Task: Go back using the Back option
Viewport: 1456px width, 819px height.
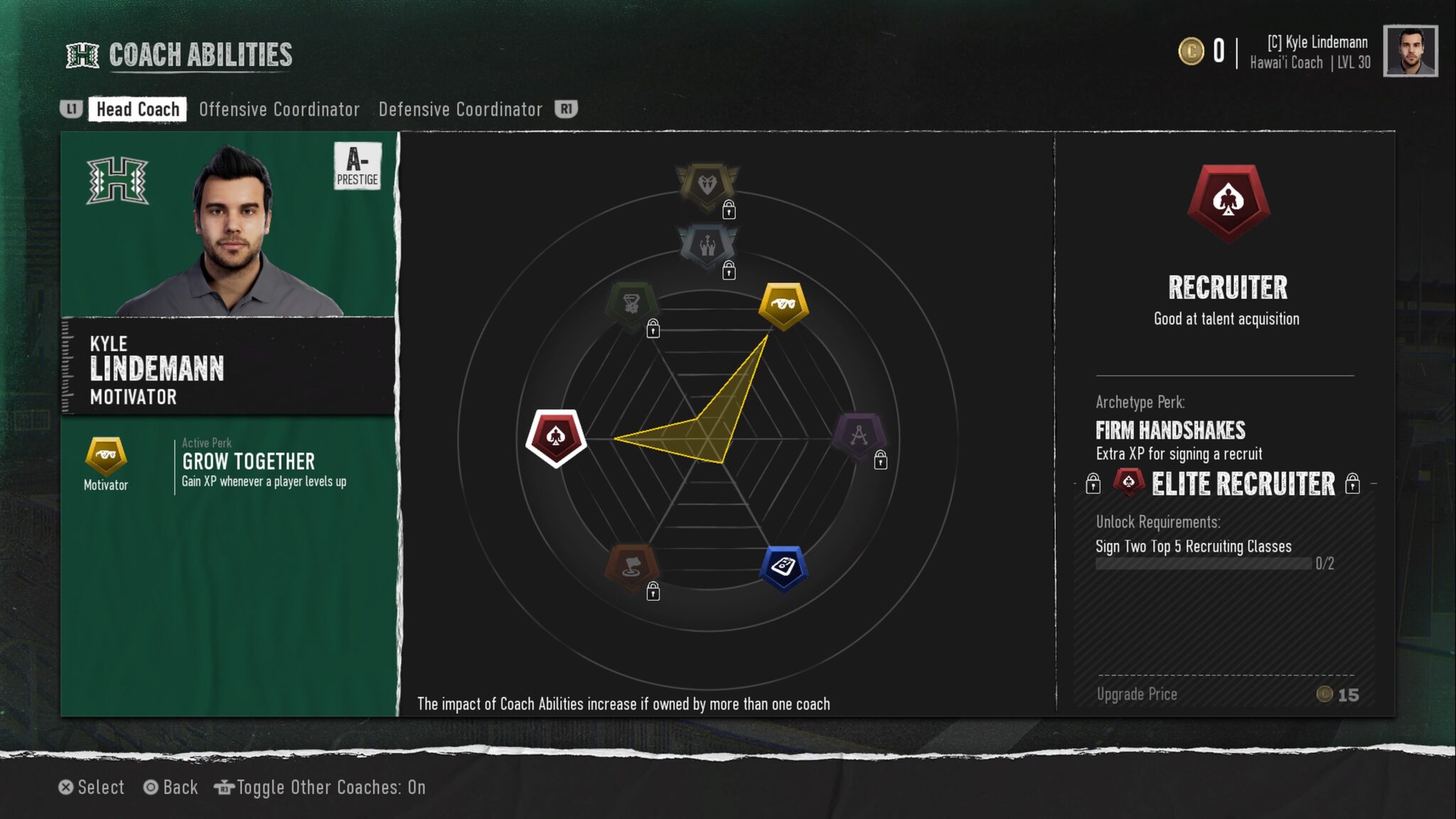Action: click(171, 788)
